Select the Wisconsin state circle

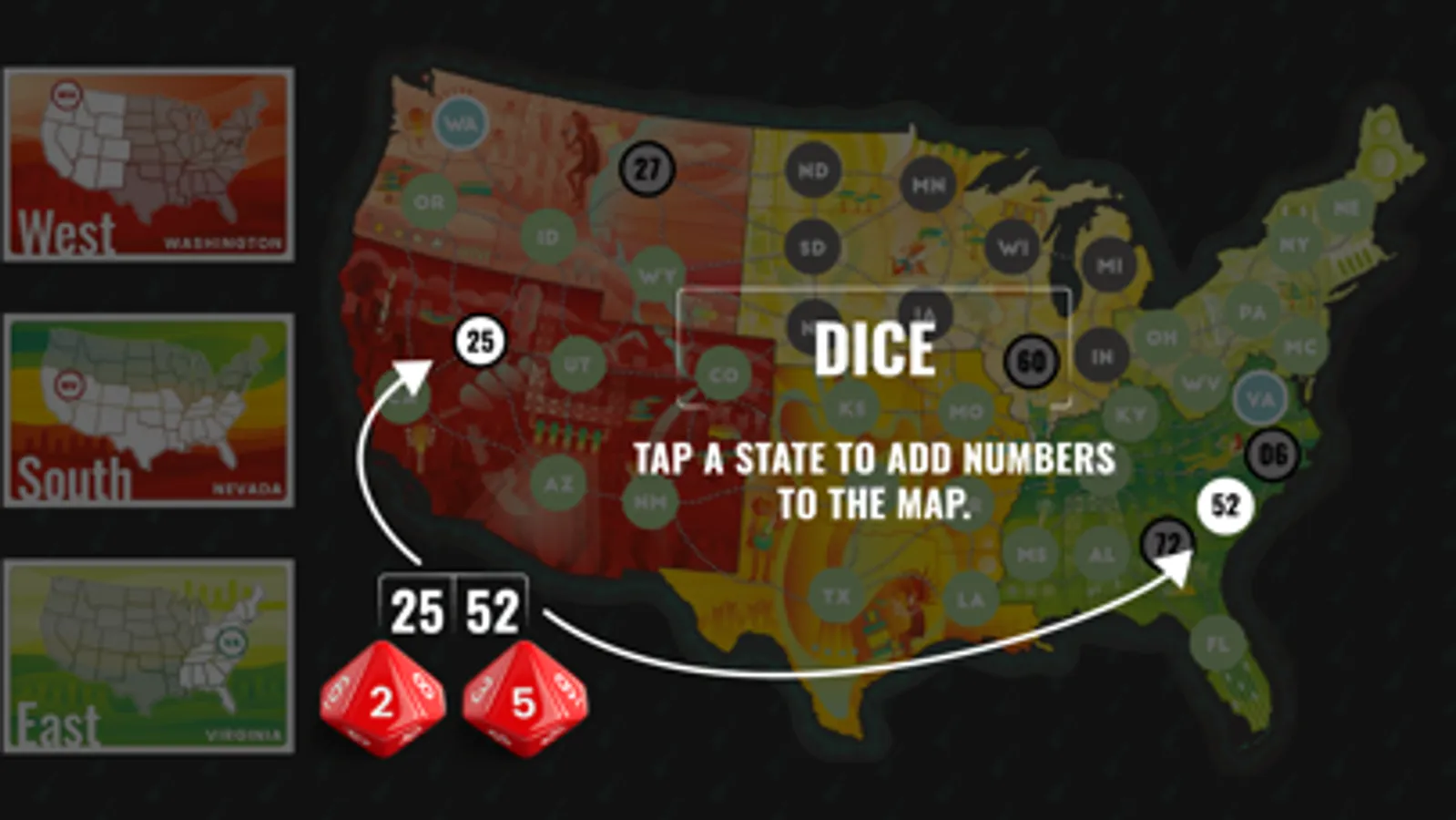pos(1013,246)
